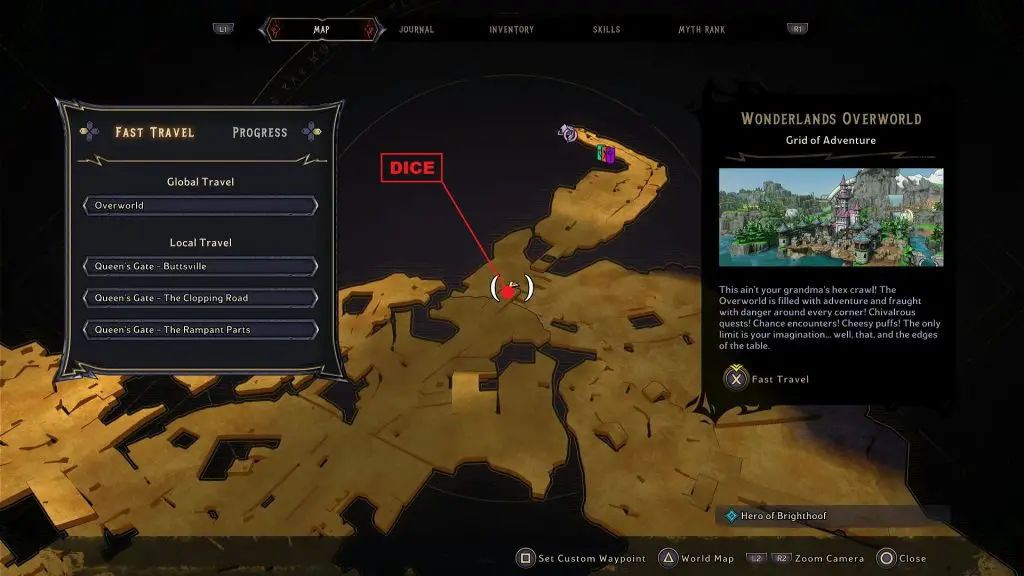The height and width of the screenshot is (576, 1024).
Task: Choose Overworld under Global Travel
Action: coord(200,206)
